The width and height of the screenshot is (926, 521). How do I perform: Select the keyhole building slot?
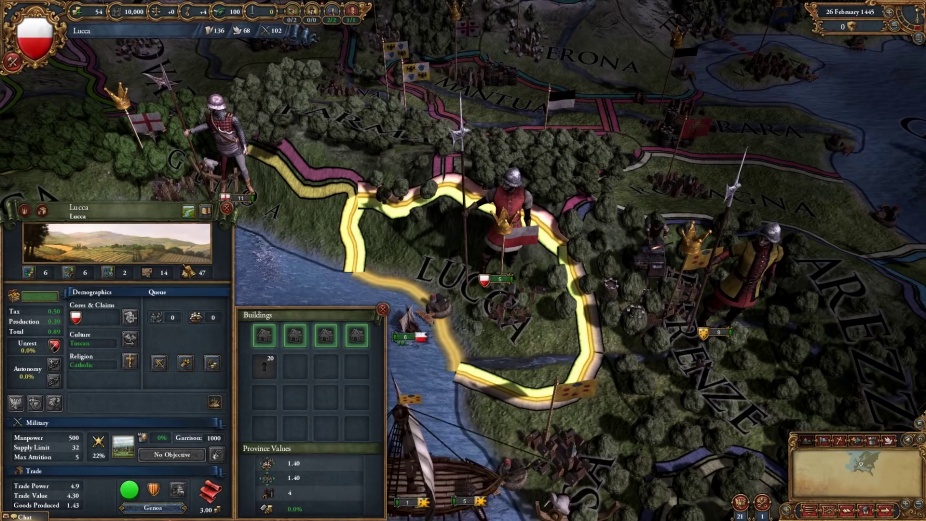click(x=266, y=367)
